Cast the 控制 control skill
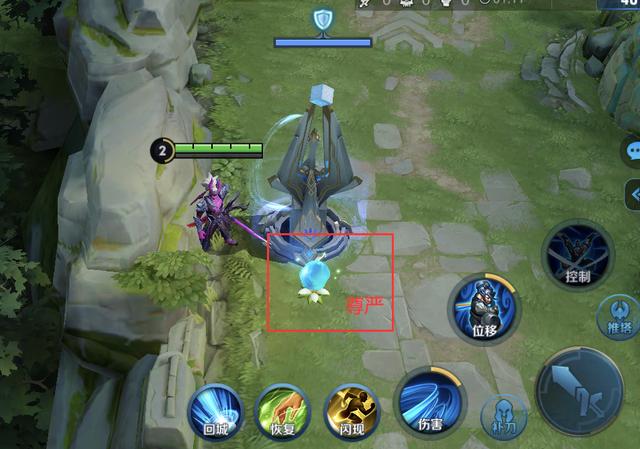 point(577,254)
